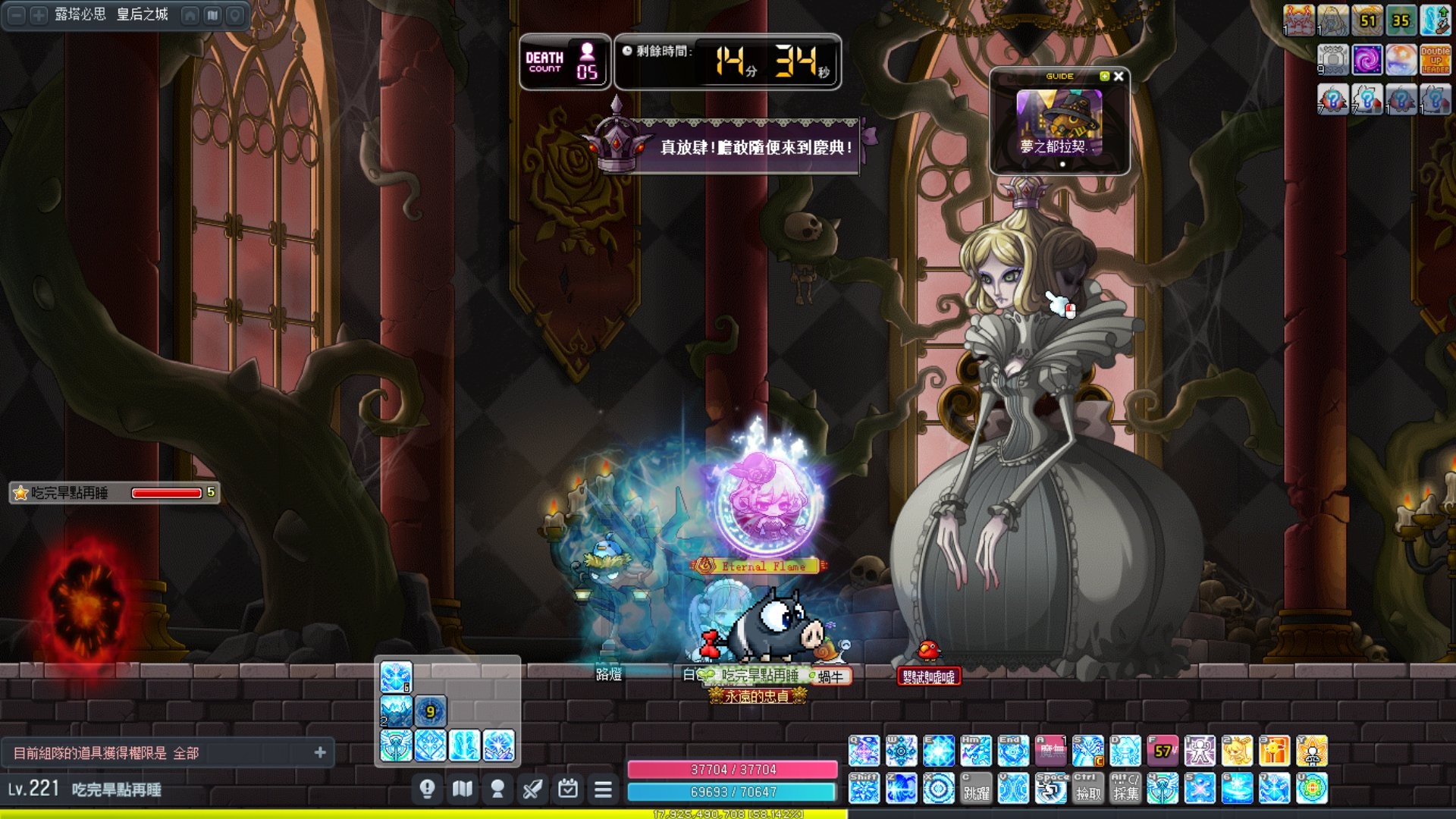This screenshot has width=1456, height=819.
Task: Open the calendar event schedule button
Action: [567, 790]
